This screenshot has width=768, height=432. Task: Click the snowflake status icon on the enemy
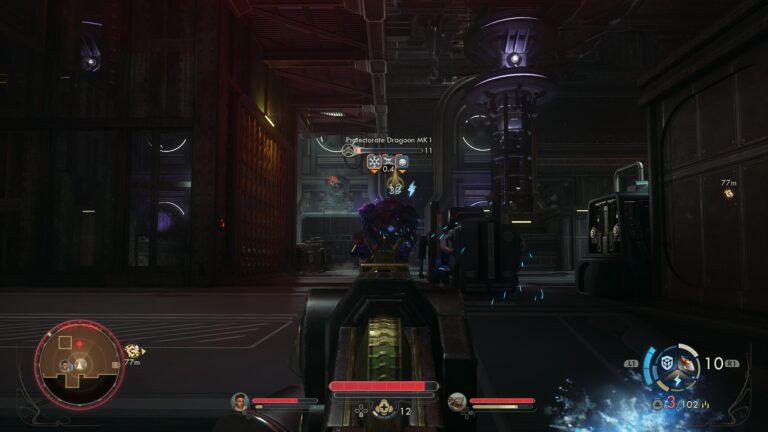tap(374, 161)
